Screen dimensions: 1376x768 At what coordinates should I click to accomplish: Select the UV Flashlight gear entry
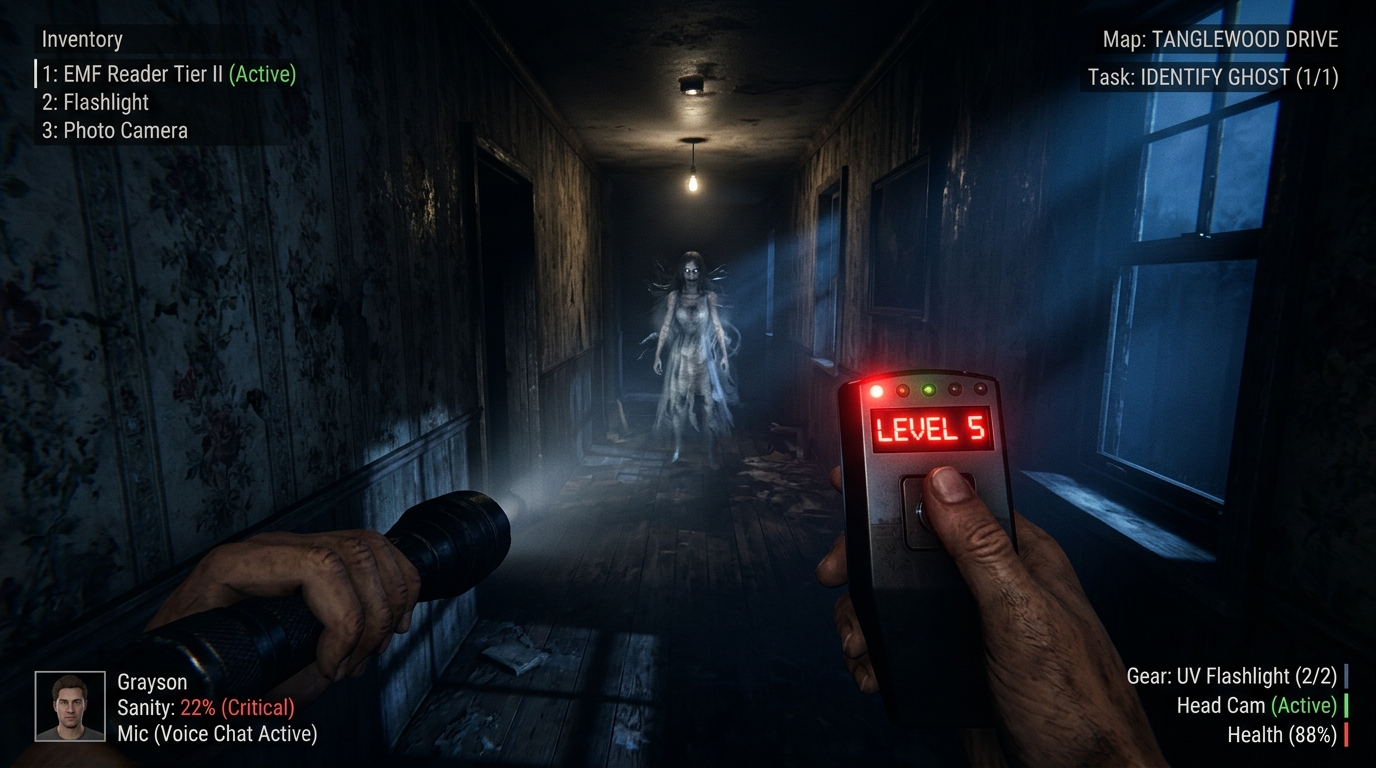[1231, 676]
